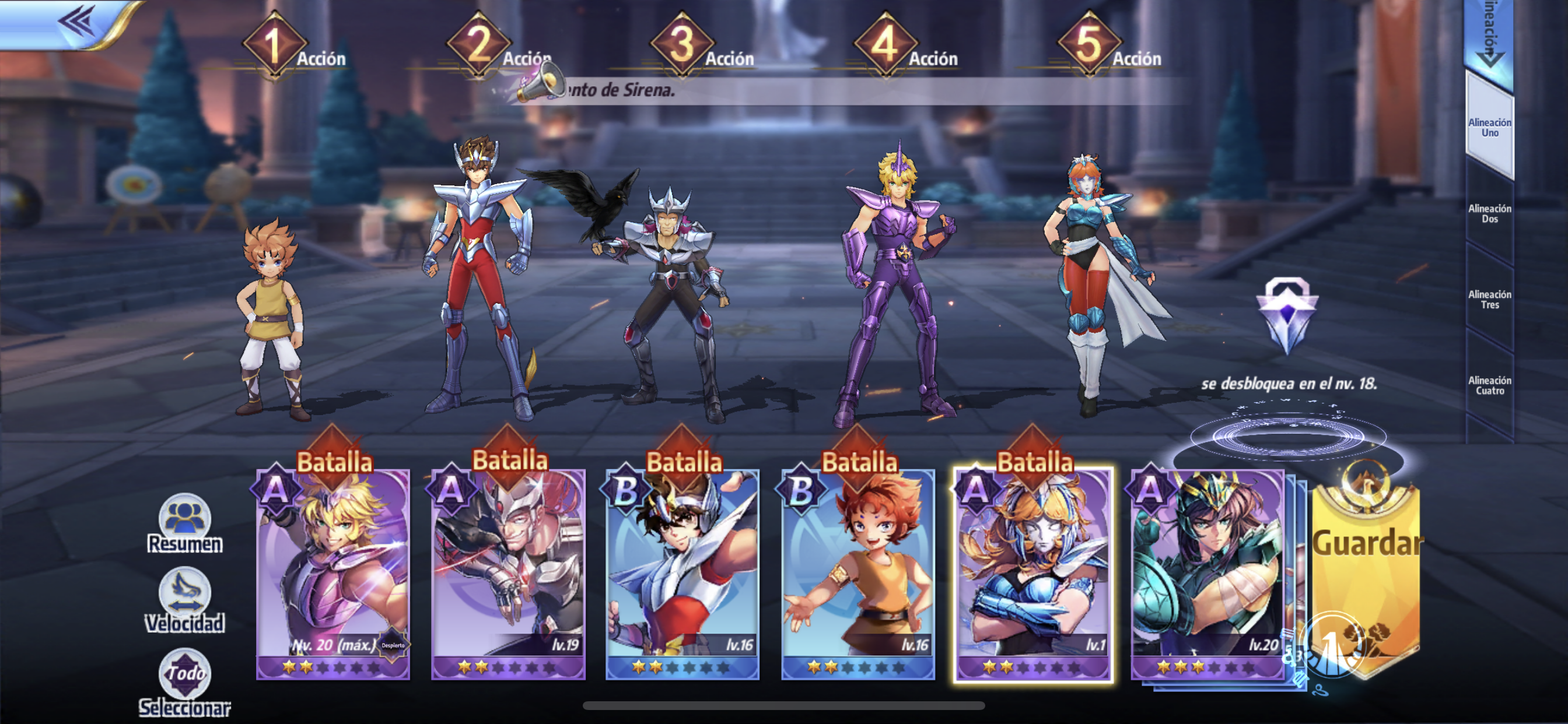This screenshot has height=724, width=1568.
Task: Switch to the Alineación Uno tab
Action: [1489, 128]
